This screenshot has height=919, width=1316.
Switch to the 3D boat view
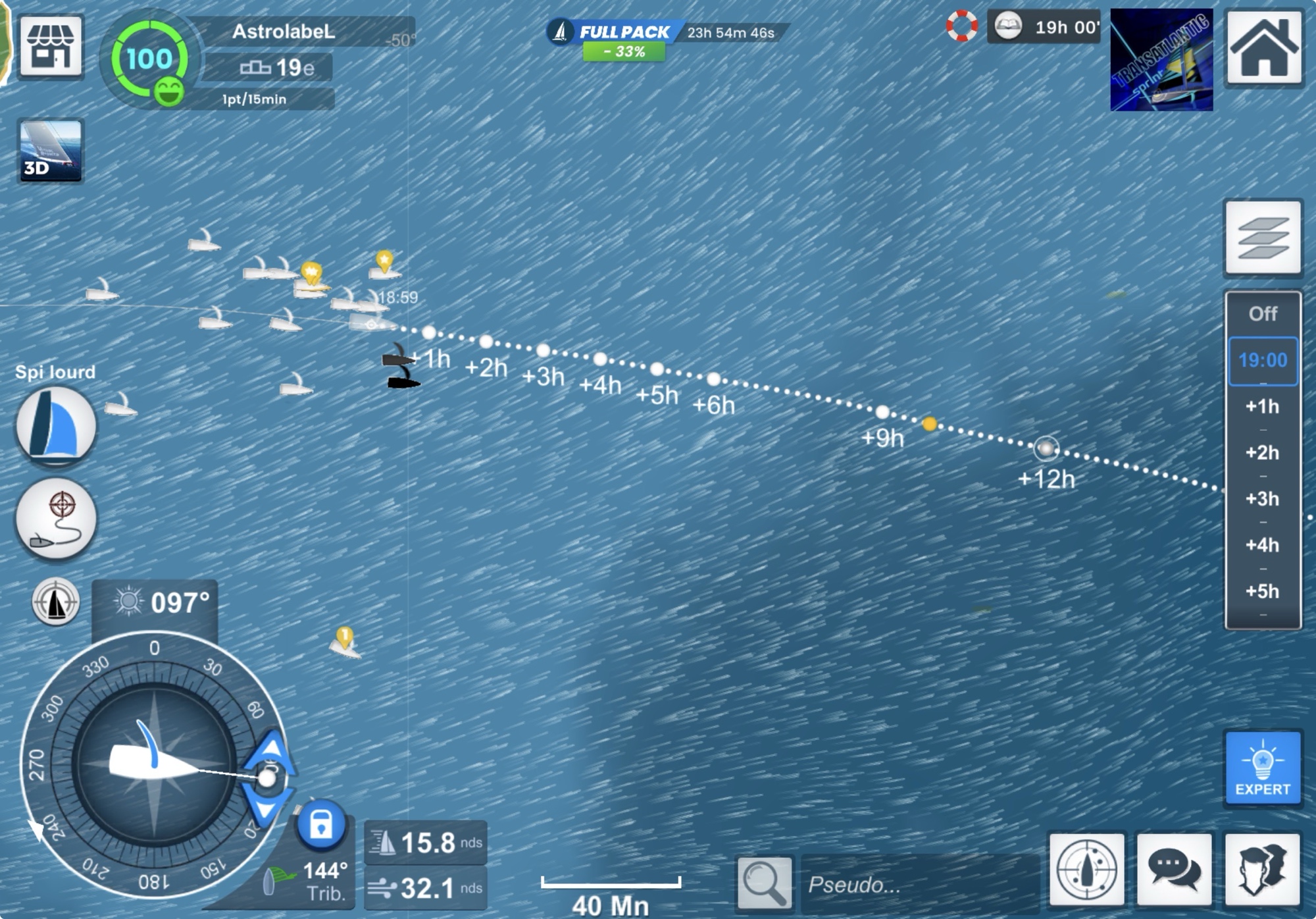tap(51, 150)
